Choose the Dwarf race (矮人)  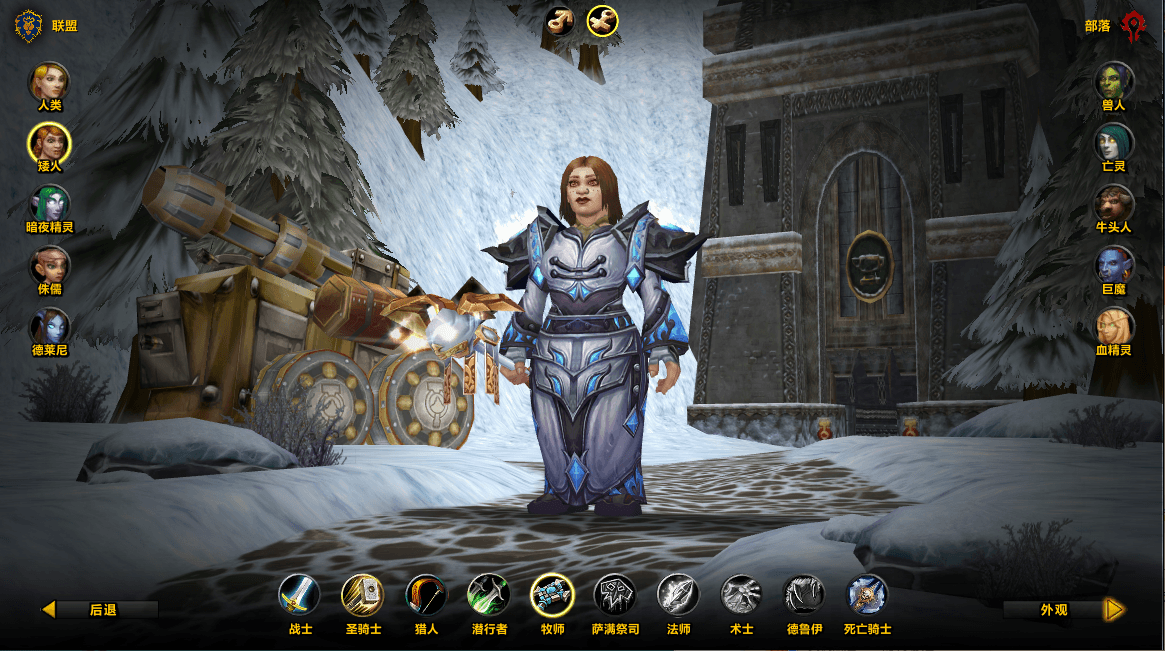click(x=49, y=142)
